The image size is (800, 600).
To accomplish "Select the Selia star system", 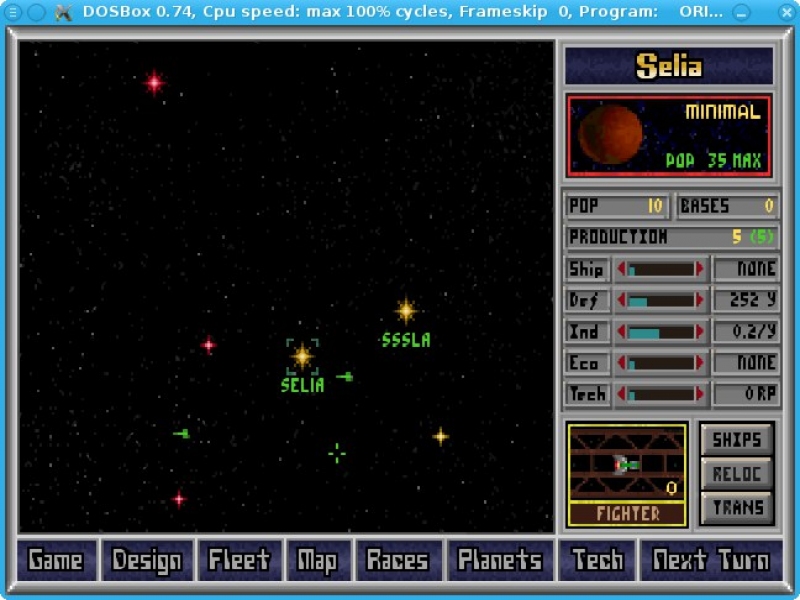I will pos(302,356).
